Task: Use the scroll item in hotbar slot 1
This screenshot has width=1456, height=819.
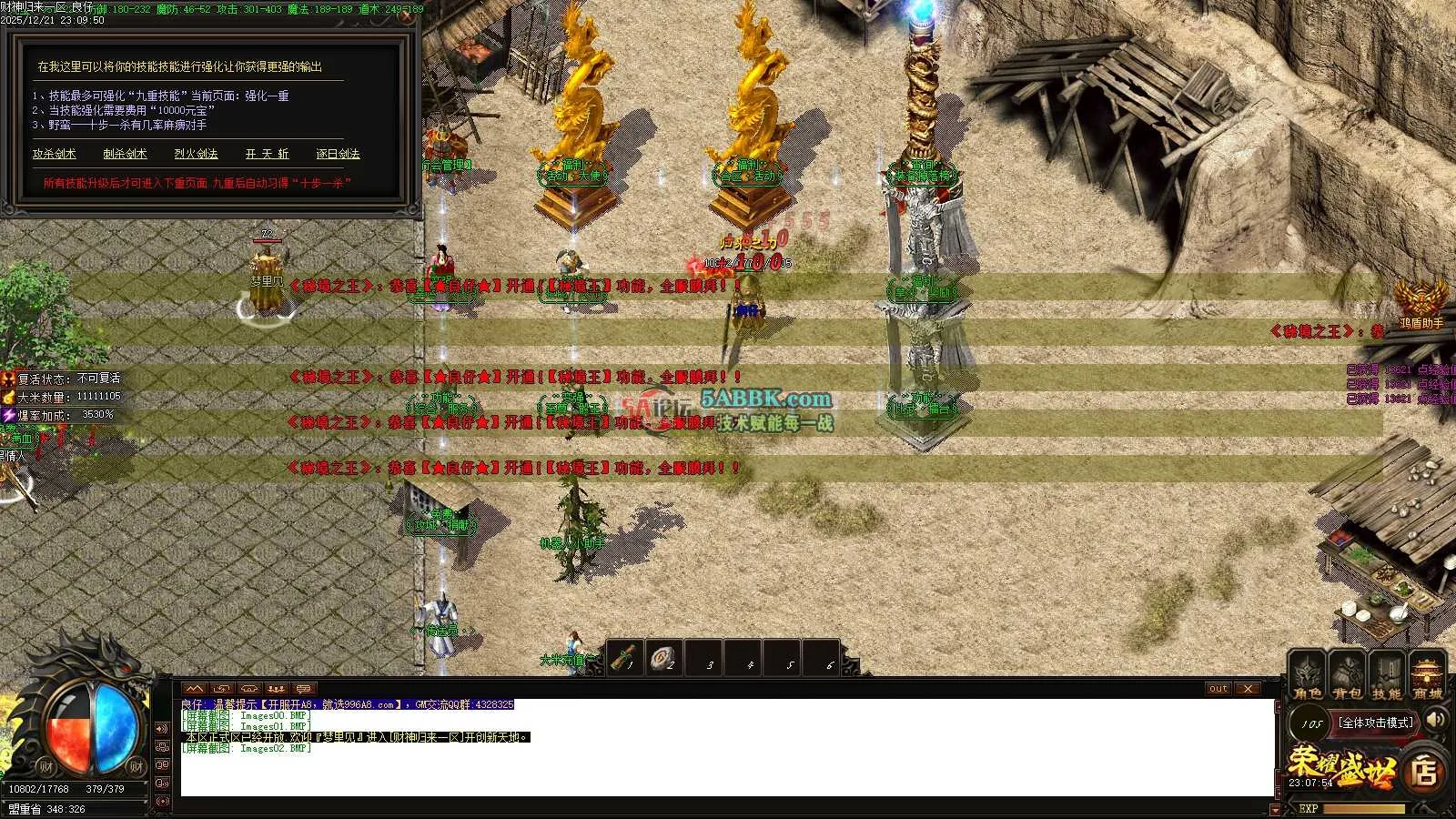Action: [625, 657]
